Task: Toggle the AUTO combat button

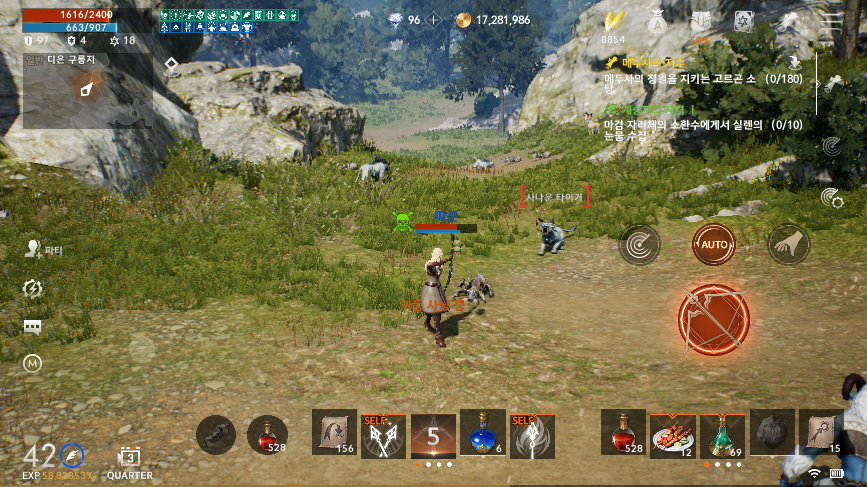Action: click(714, 243)
